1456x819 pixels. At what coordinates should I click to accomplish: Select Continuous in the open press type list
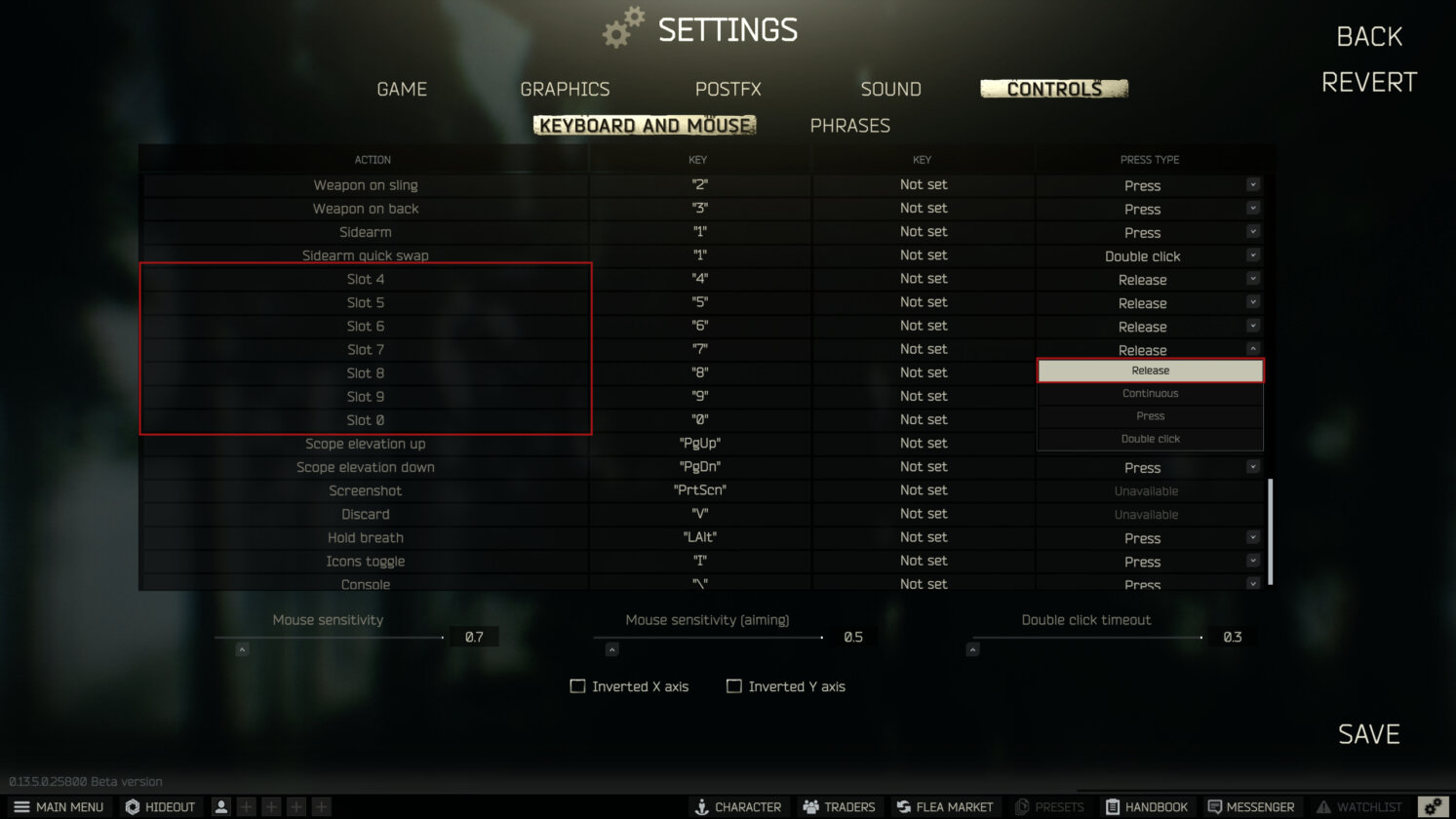point(1150,393)
